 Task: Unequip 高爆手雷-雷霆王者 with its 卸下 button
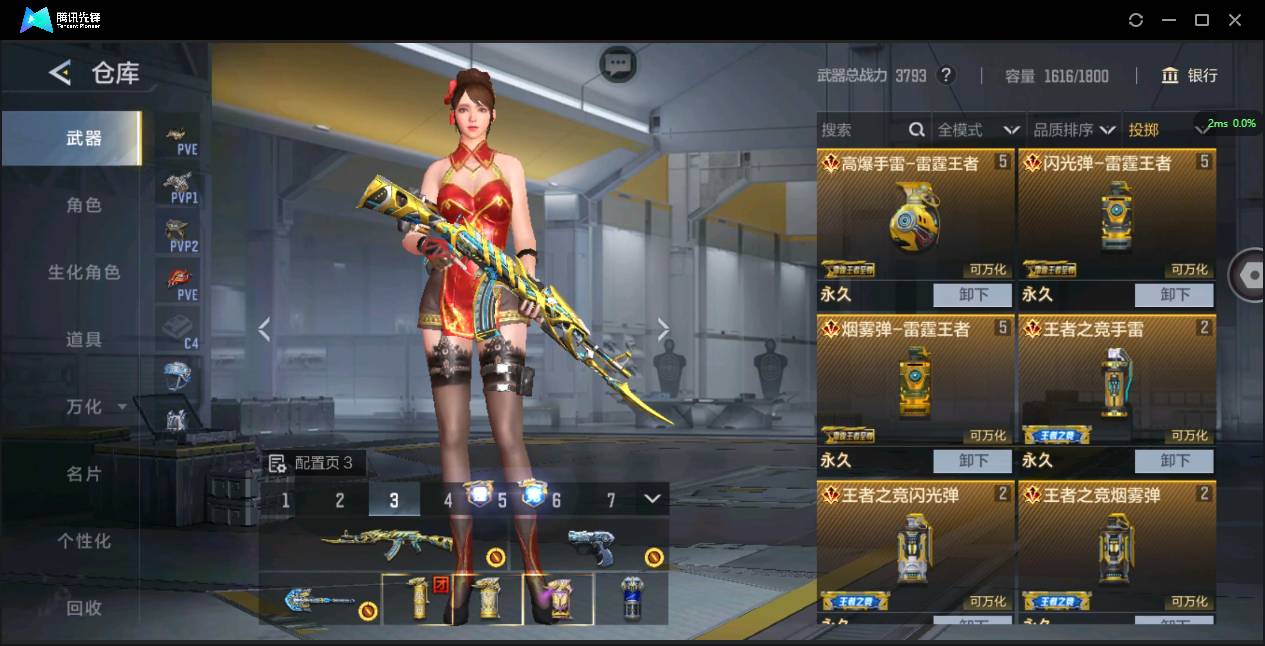[x=973, y=295]
